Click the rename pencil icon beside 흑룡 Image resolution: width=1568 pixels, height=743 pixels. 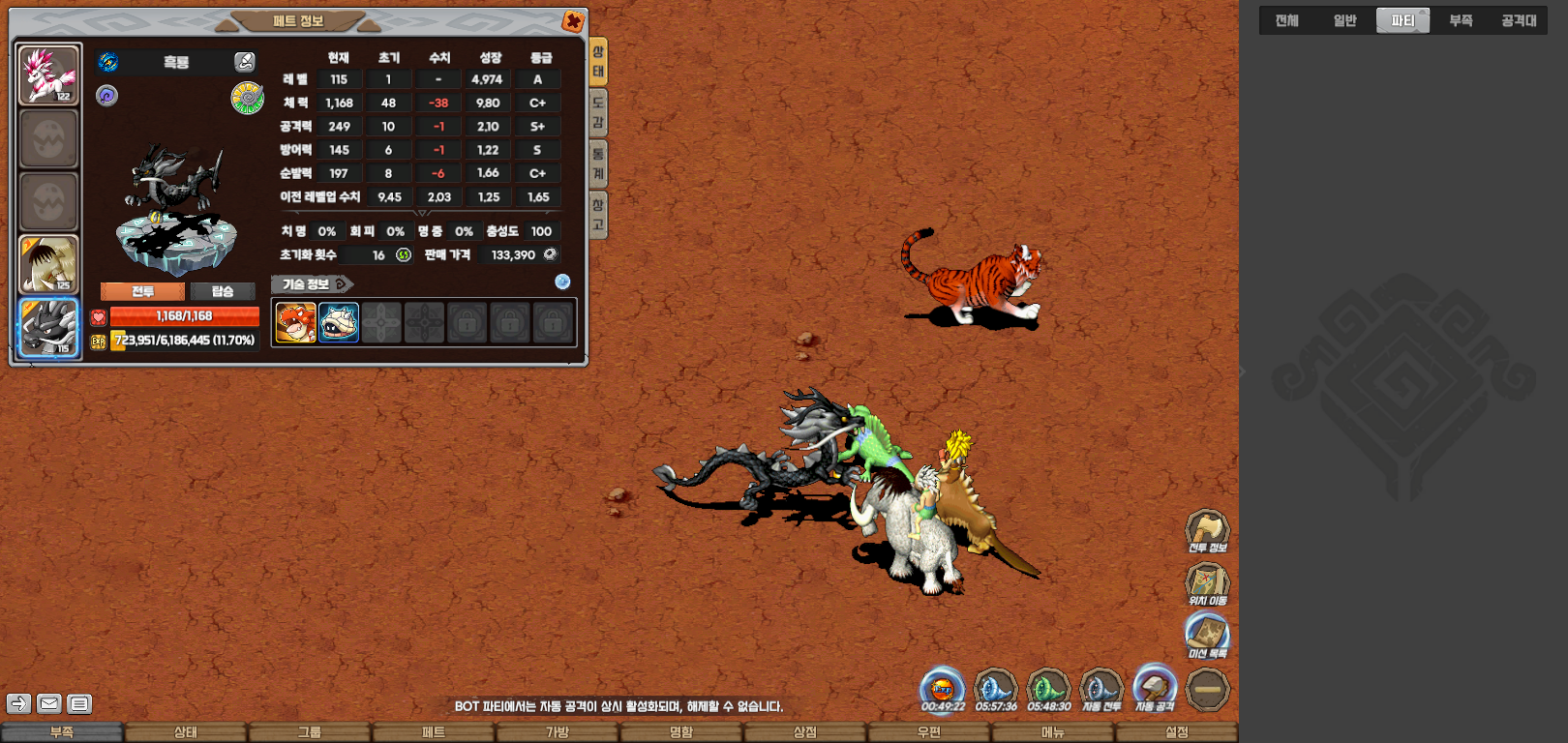coord(245,62)
